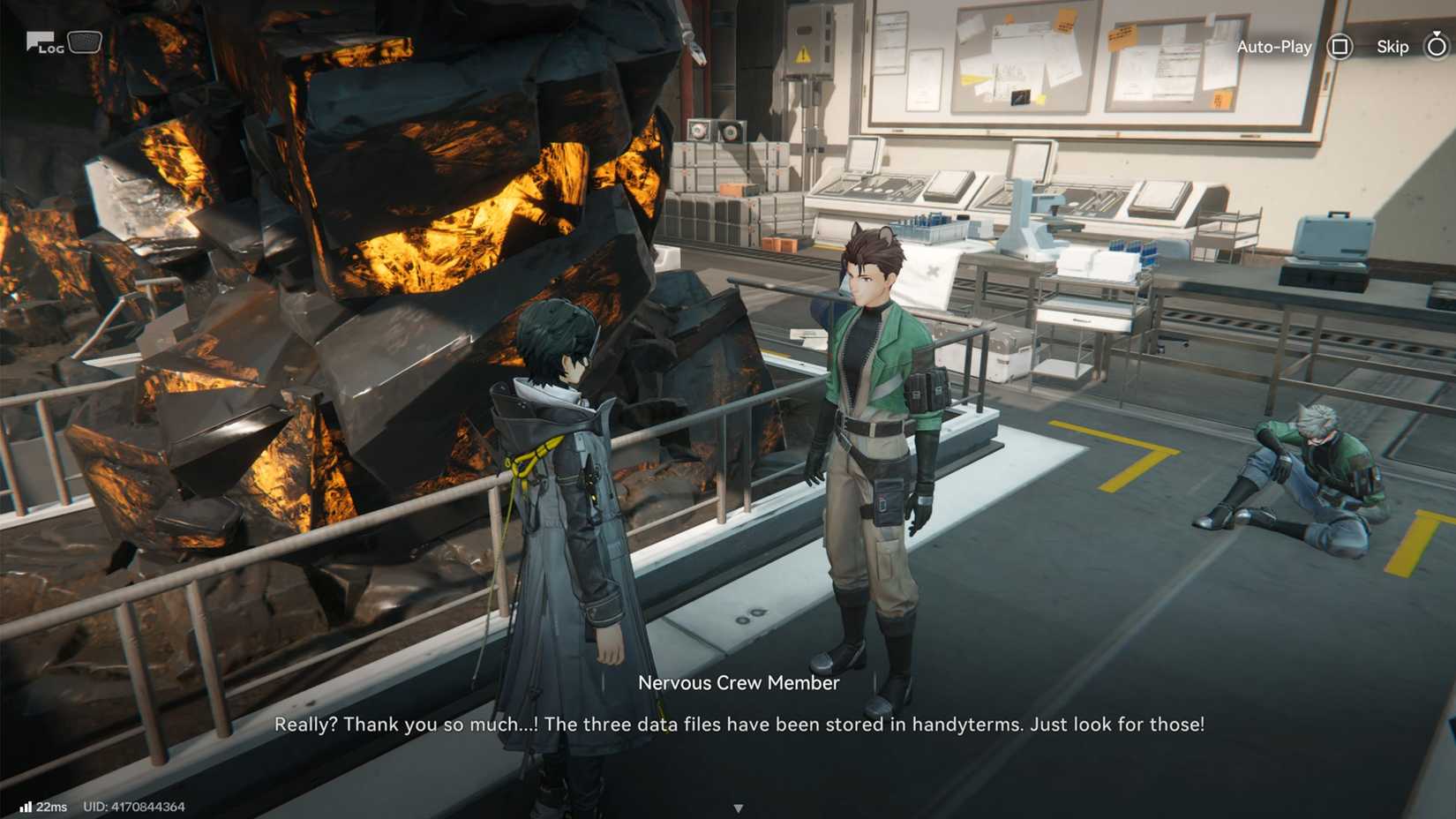The width and height of the screenshot is (1456, 819).
Task: Click the gamepad icon beside the Log
Action: pos(85,41)
